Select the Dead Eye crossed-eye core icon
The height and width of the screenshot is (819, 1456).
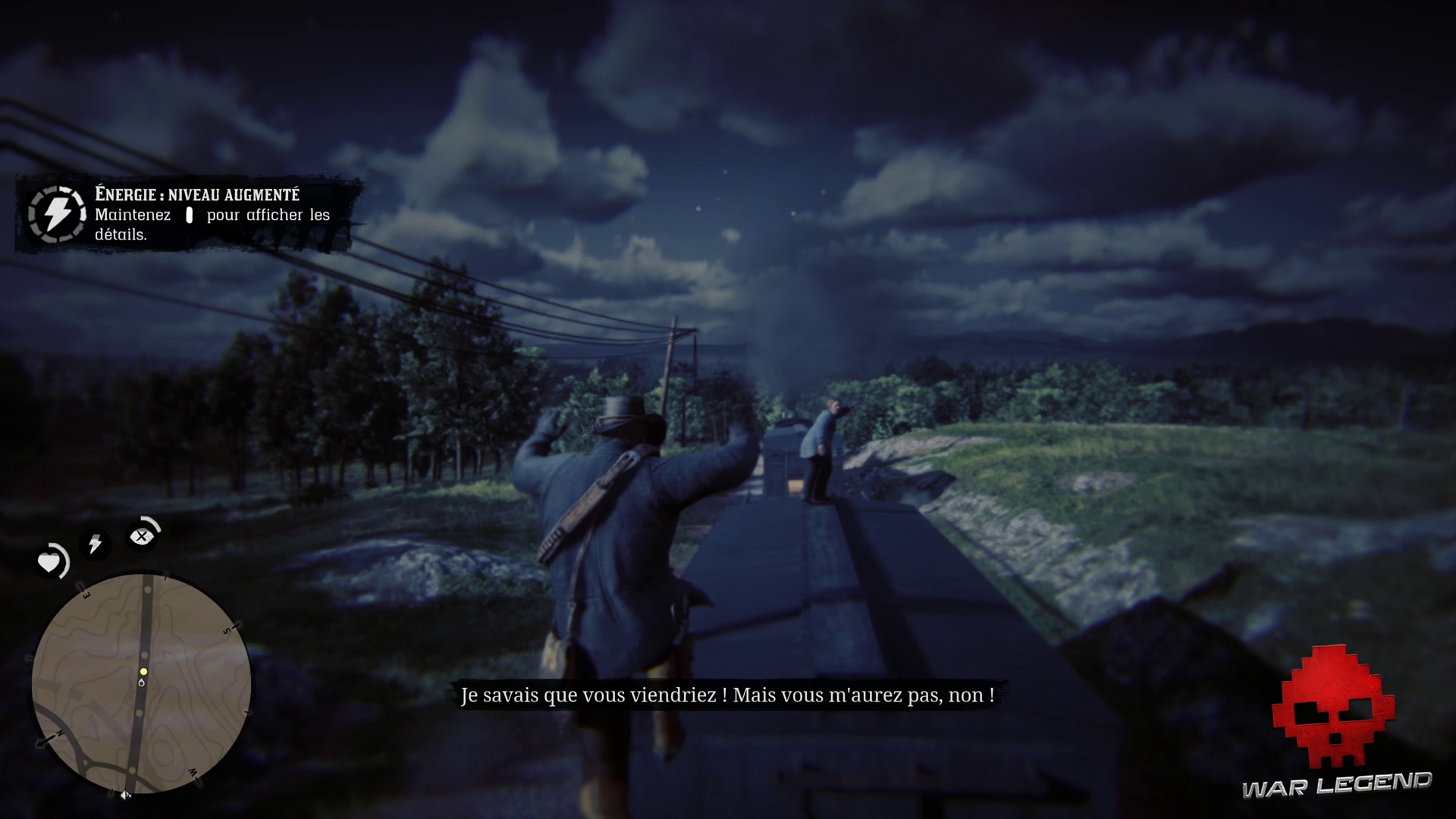[143, 536]
